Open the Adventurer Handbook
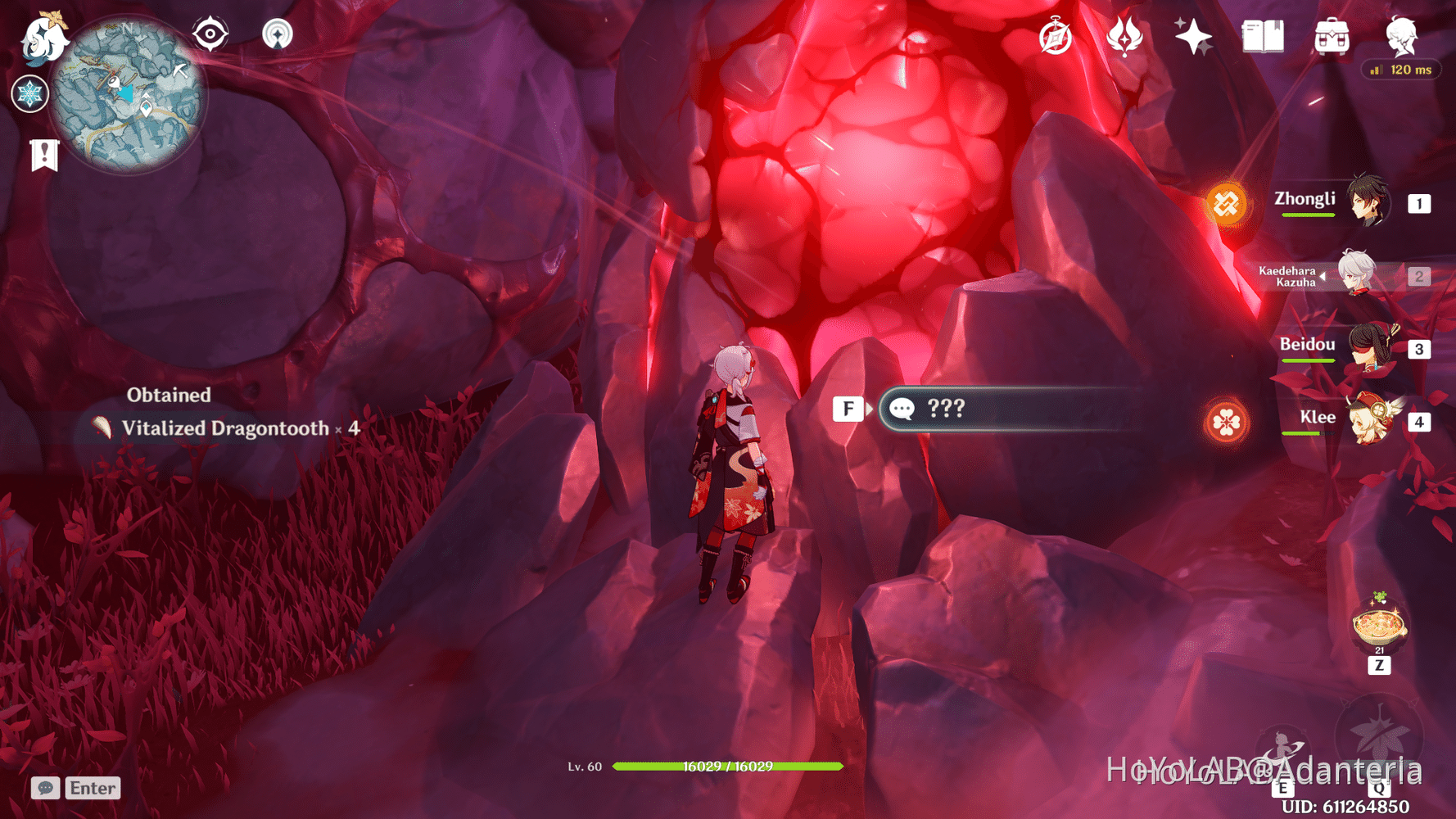Screen dimensions: 1456x819 (x=1260, y=36)
